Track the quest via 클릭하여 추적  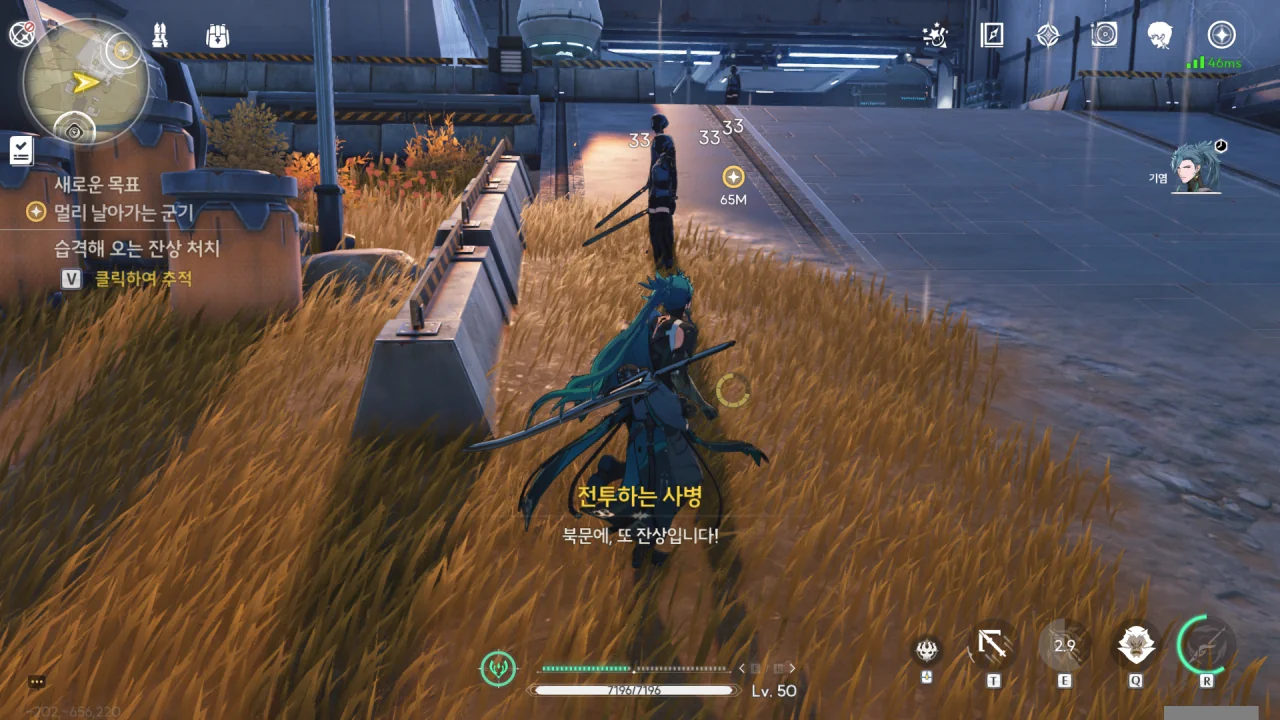point(142,279)
